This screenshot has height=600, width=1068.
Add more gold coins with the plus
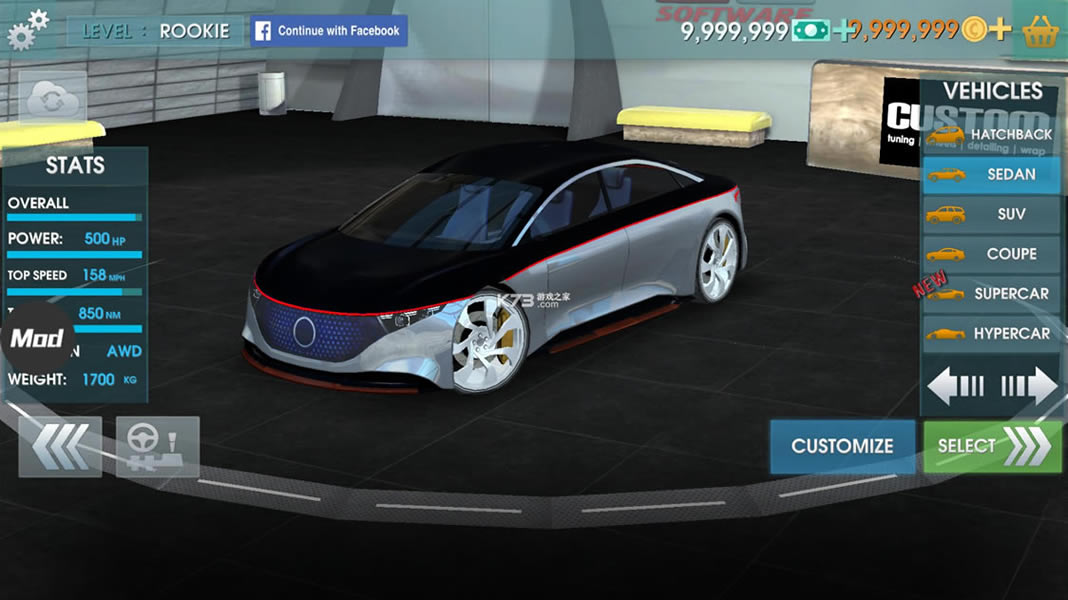999,30
